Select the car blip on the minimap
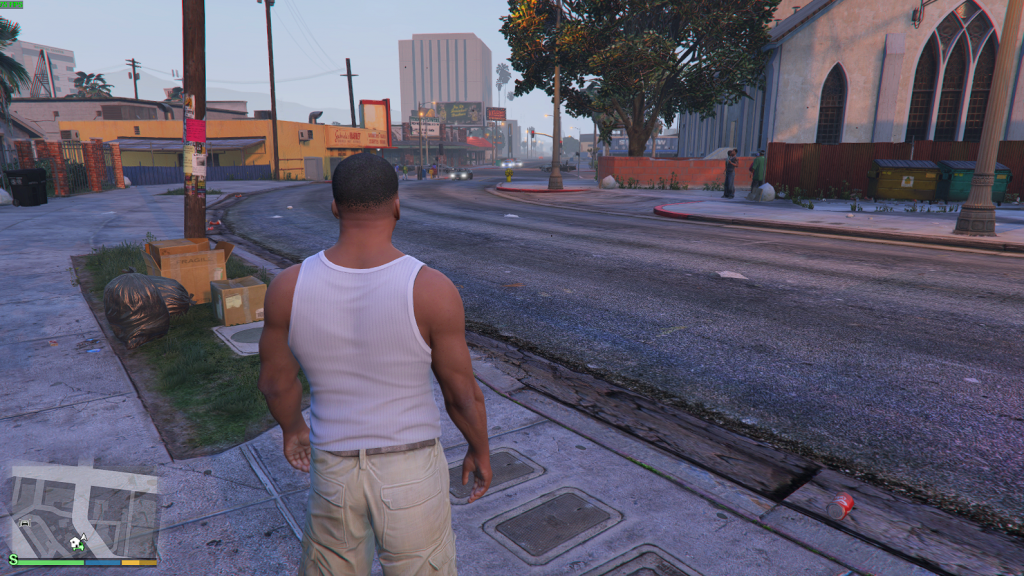 (25, 523)
